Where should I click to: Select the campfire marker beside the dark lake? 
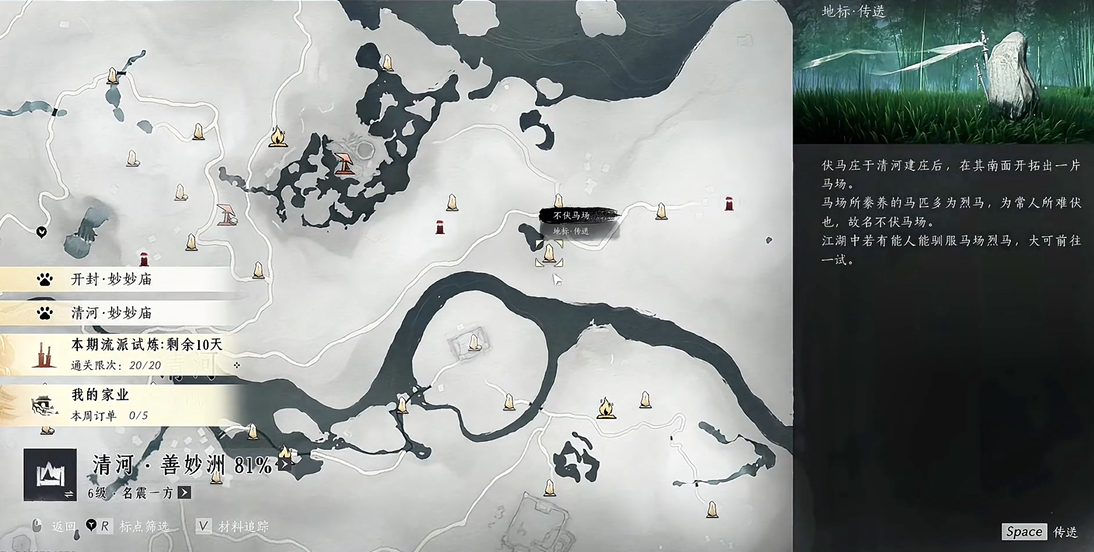[278, 136]
